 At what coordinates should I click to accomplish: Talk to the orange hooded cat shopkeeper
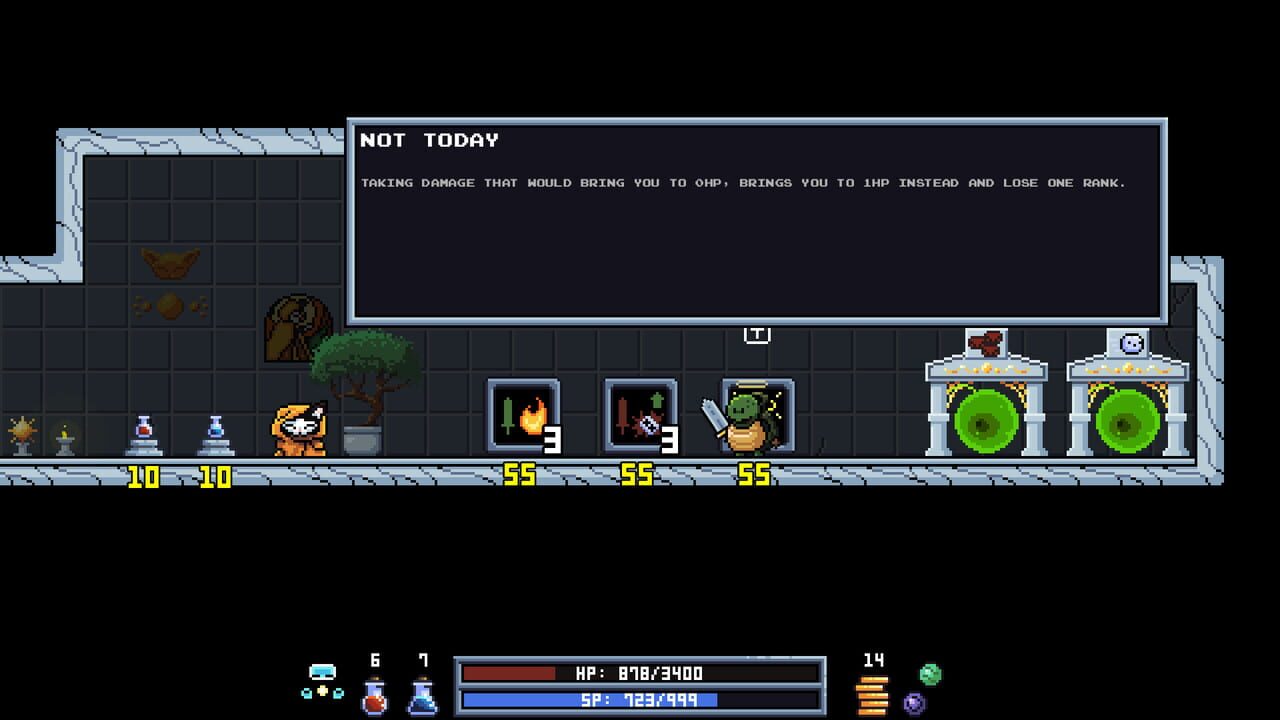coord(300,430)
